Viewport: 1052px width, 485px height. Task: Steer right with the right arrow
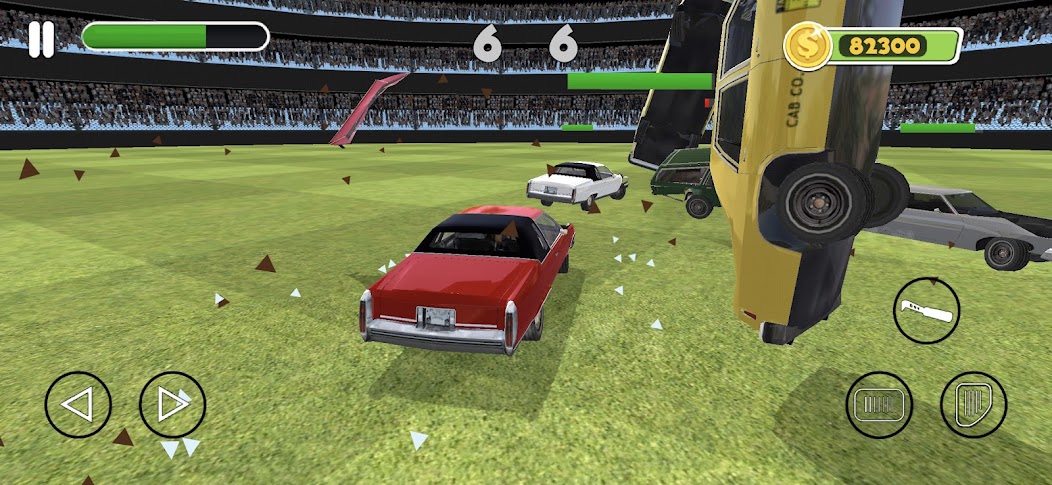pos(172,404)
